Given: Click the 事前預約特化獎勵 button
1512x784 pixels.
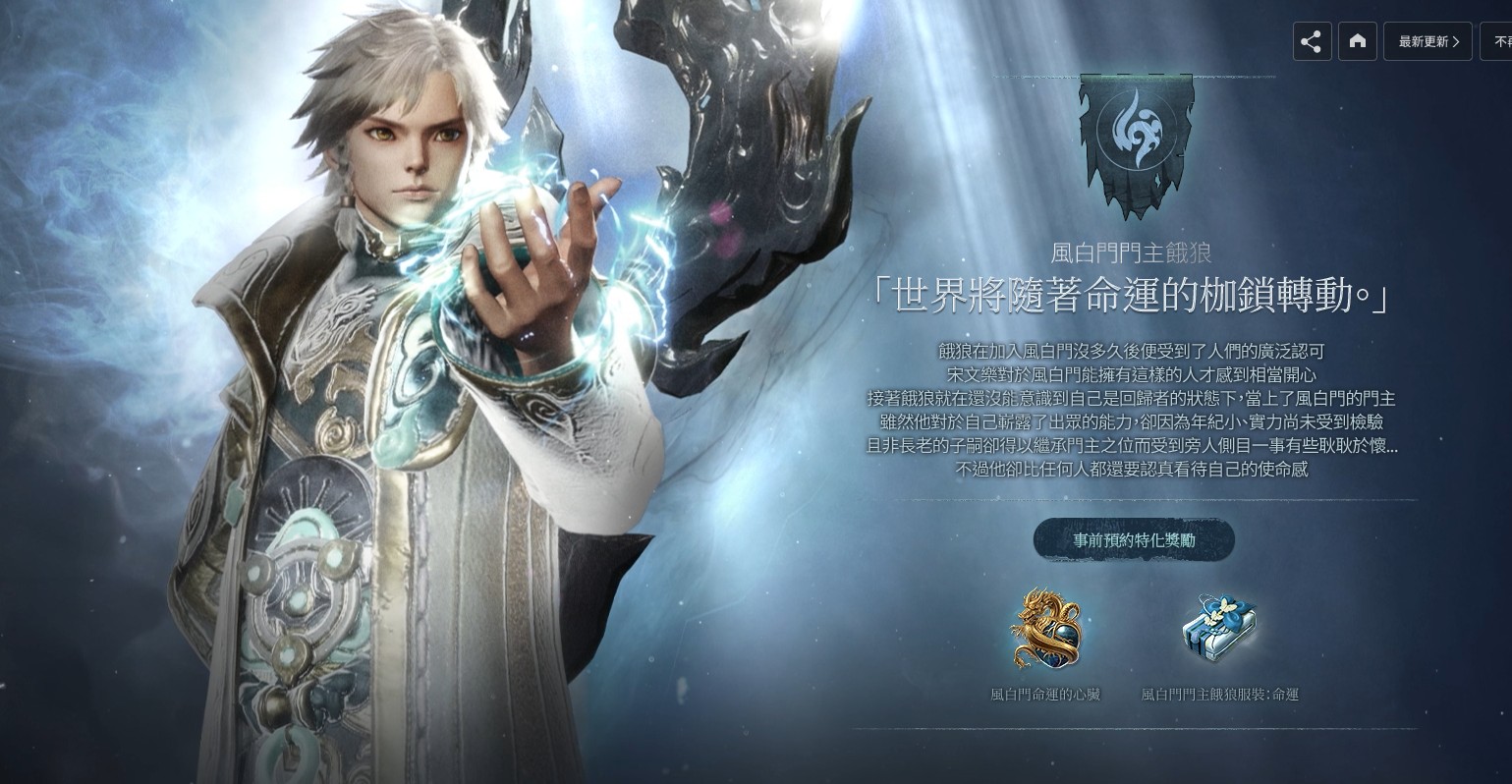Looking at the screenshot, I should pos(1134,540).
